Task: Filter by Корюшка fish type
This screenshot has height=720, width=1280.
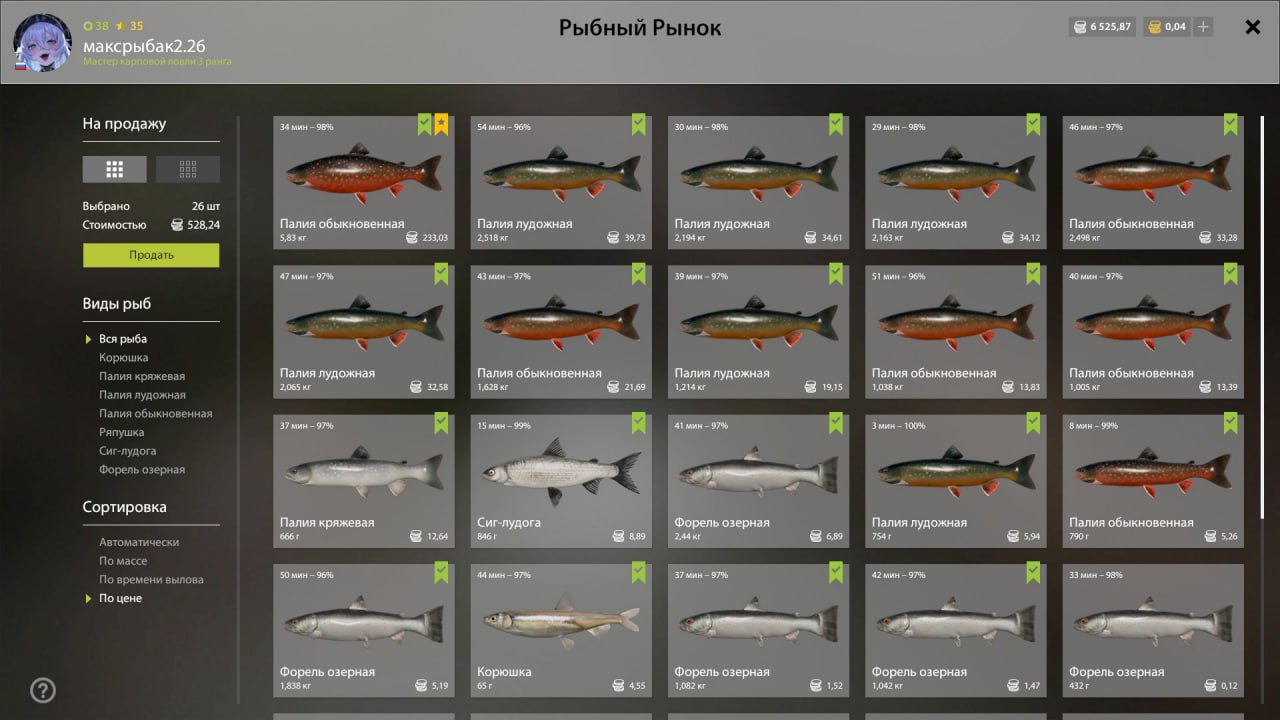Action: click(123, 357)
